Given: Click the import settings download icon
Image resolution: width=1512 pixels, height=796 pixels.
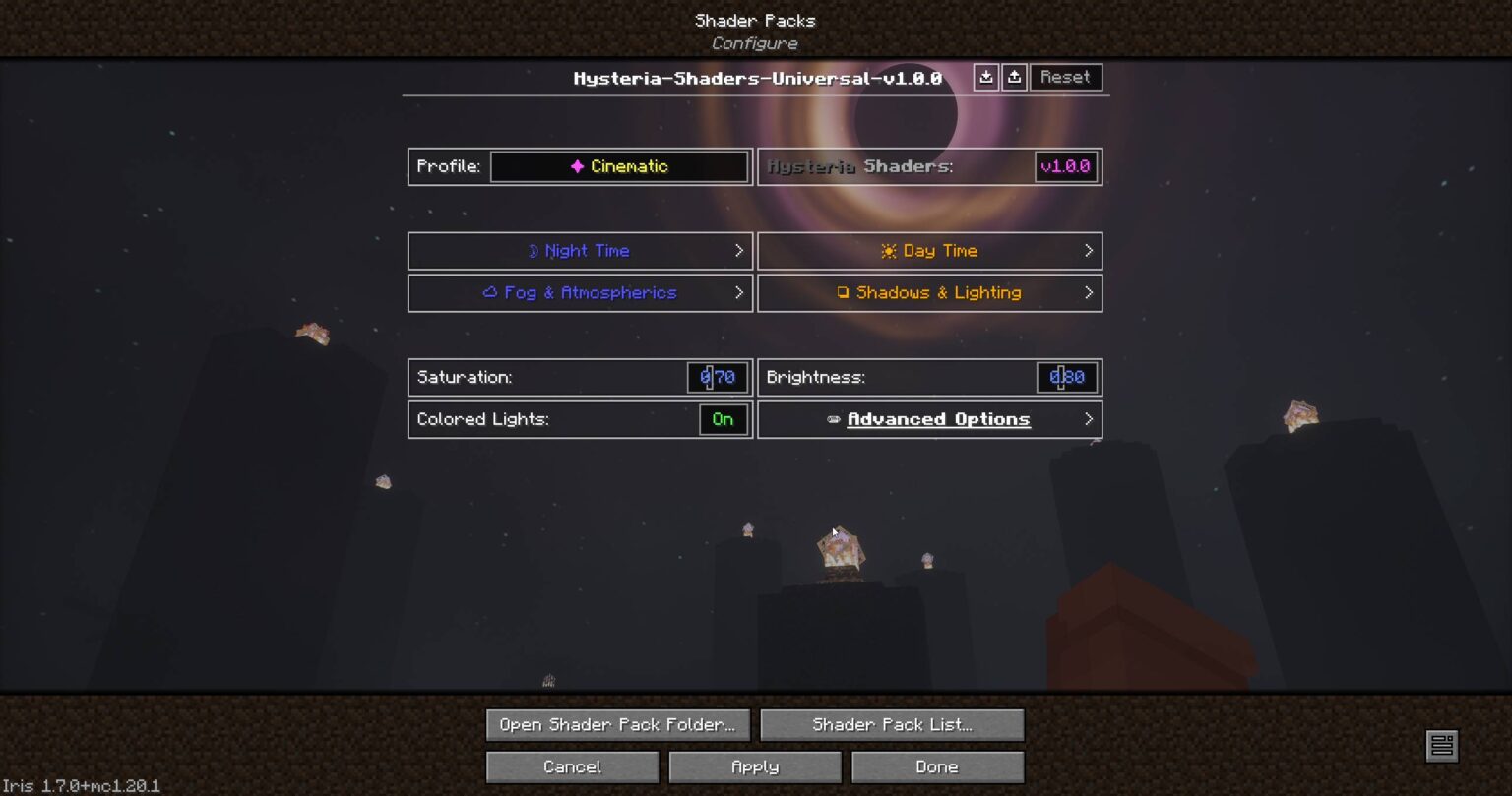Looking at the screenshot, I should [986, 77].
